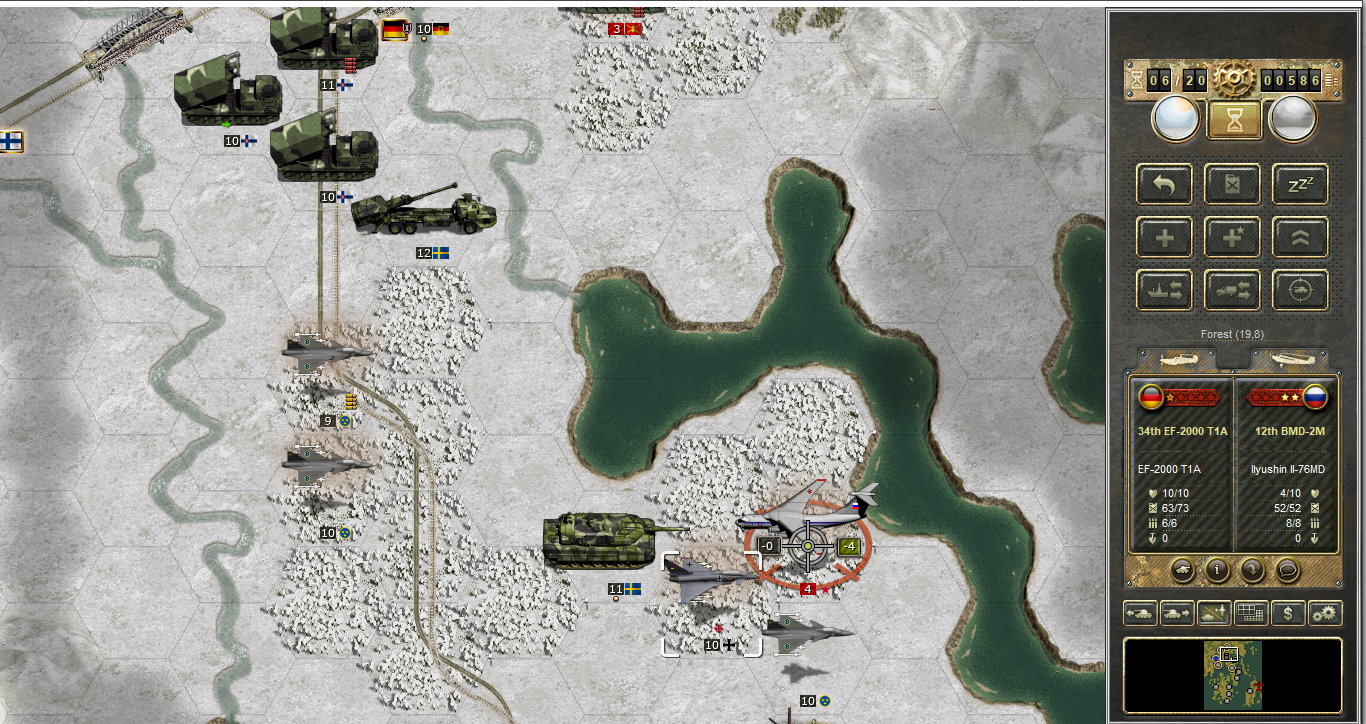Click the minimap to move the view
1366x724 pixels.
1232,675
